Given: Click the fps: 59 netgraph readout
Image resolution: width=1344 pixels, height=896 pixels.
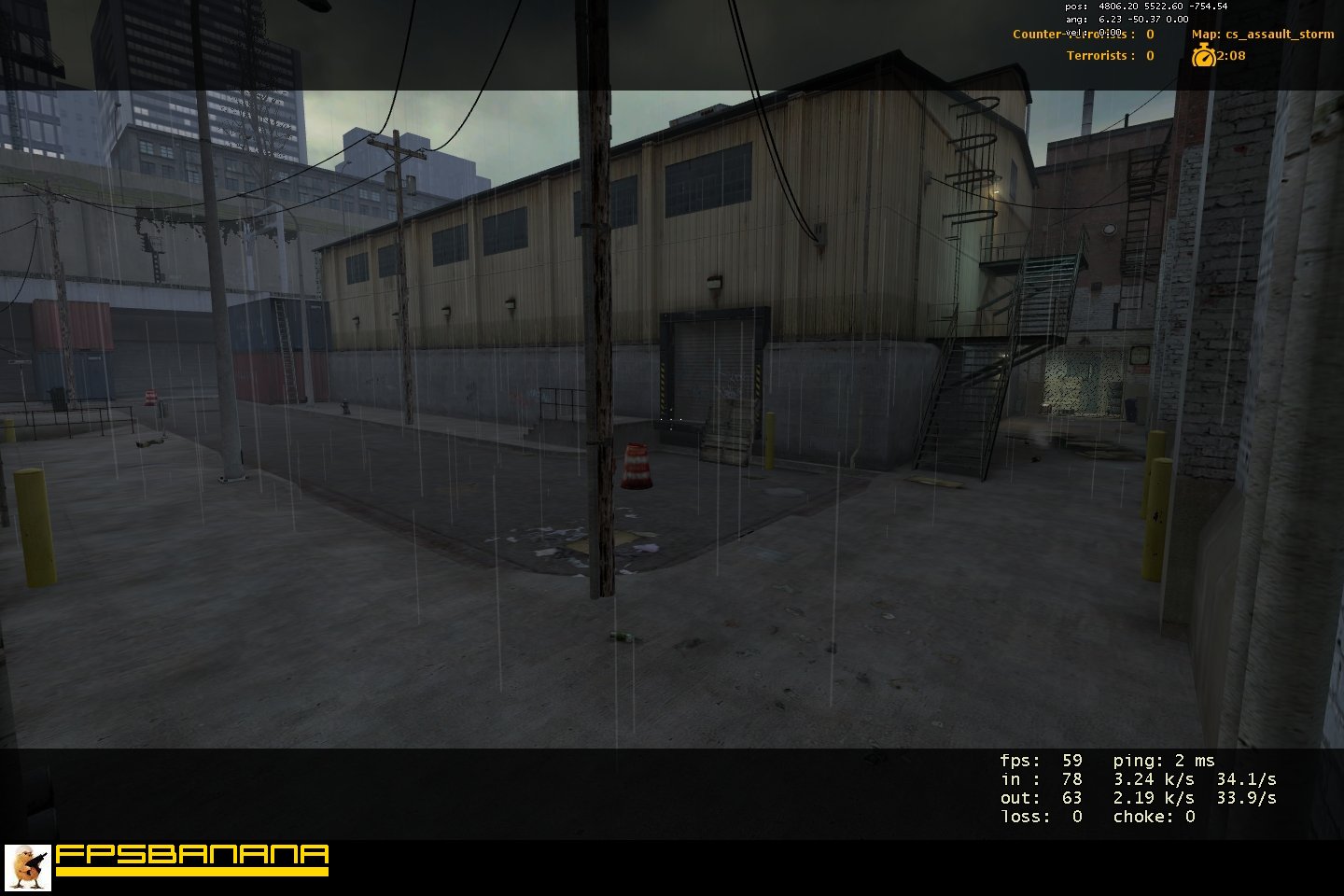Looking at the screenshot, I should click(x=1040, y=760).
